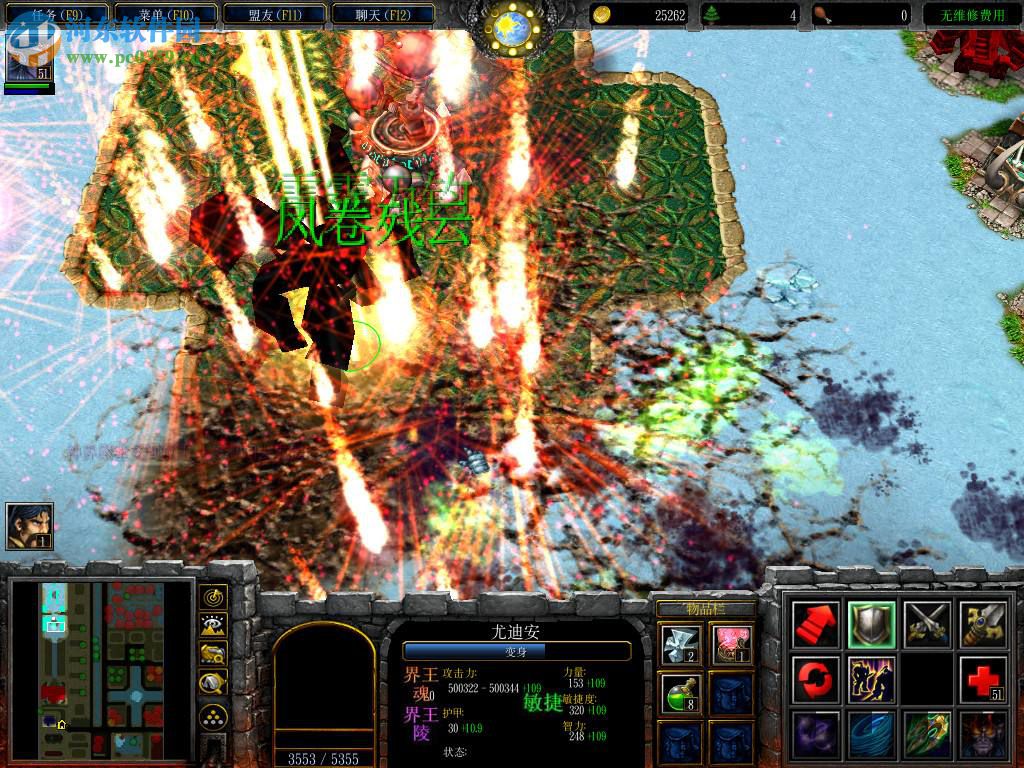The width and height of the screenshot is (1024, 768).
Task: Open the 聊天 (F12) chat log
Action: tap(383, 15)
